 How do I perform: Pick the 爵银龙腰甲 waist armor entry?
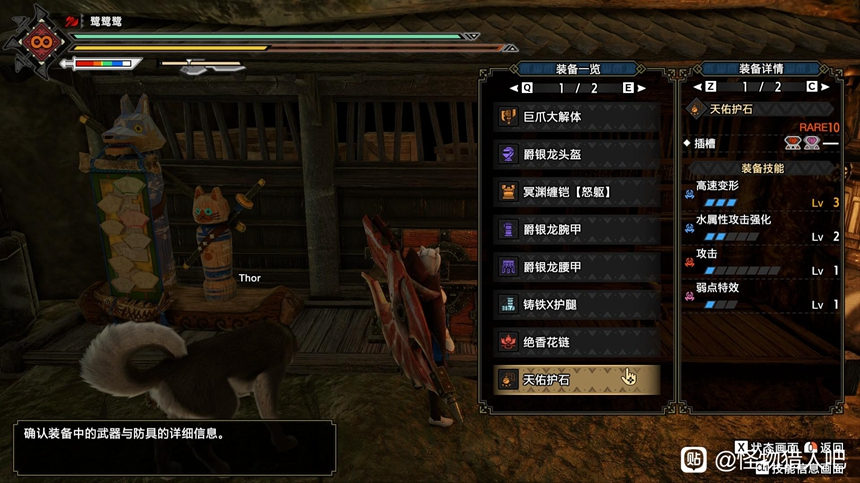point(576,266)
